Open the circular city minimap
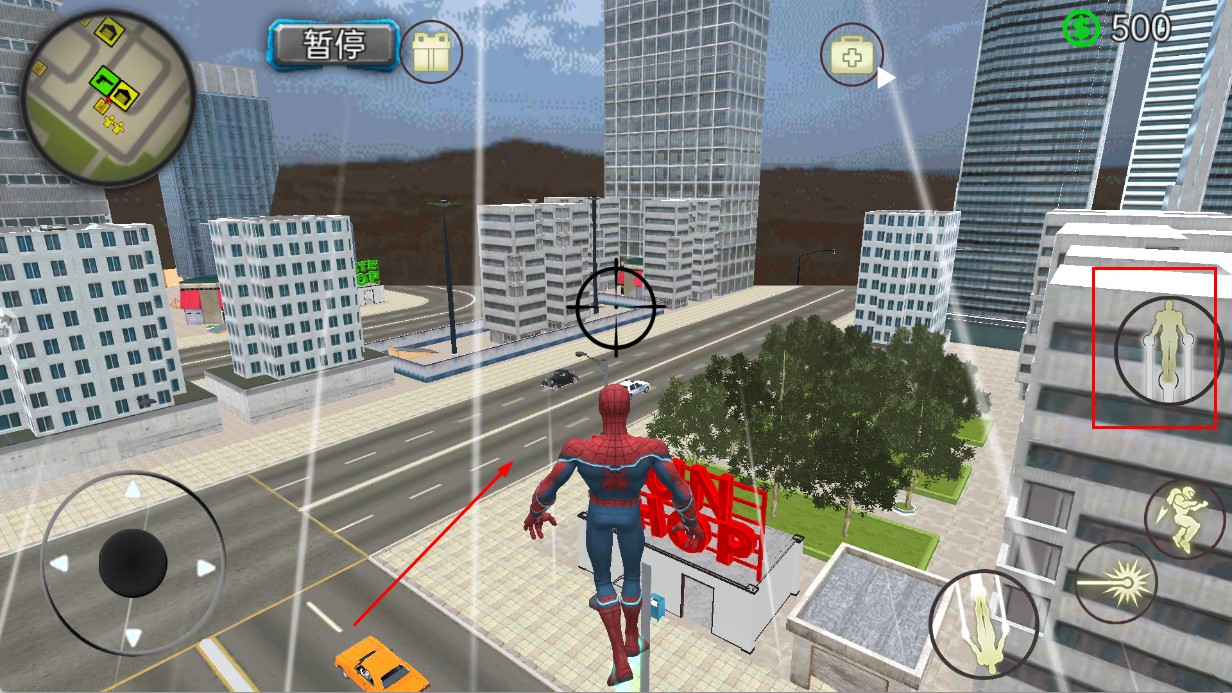The image size is (1232, 693). [108, 98]
